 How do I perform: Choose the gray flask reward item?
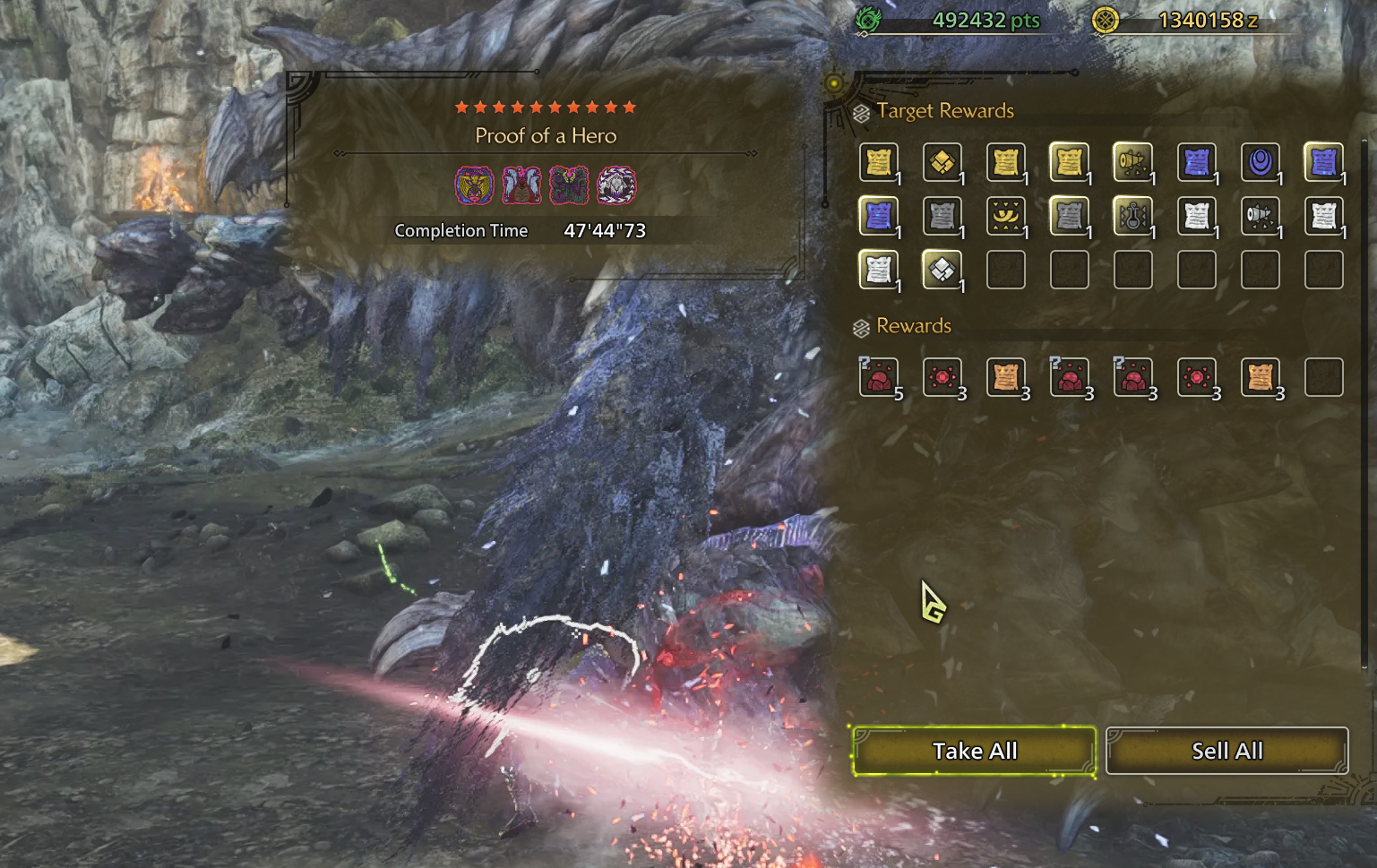pyautogui.click(x=1132, y=216)
